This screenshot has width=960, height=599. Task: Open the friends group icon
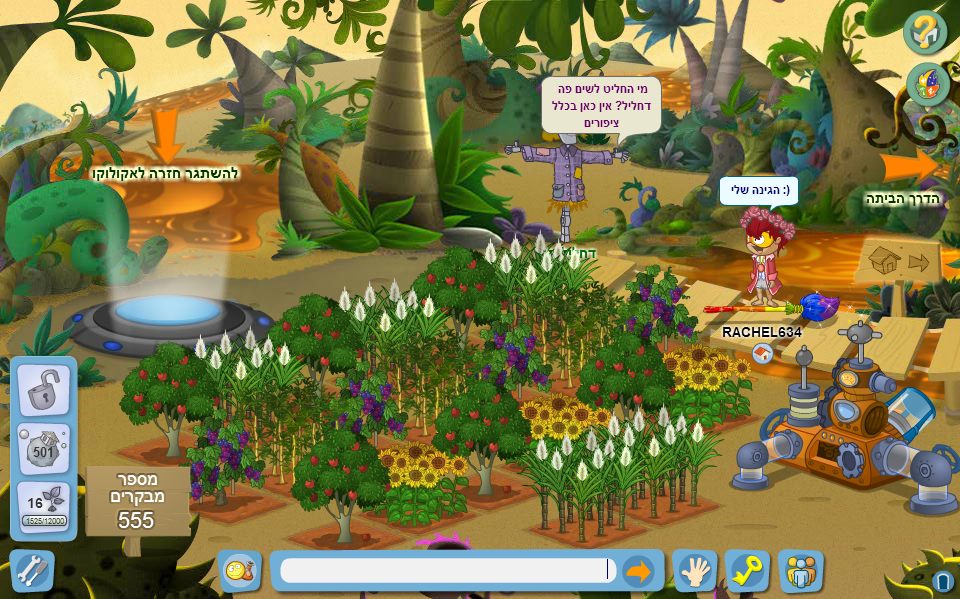pos(800,571)
